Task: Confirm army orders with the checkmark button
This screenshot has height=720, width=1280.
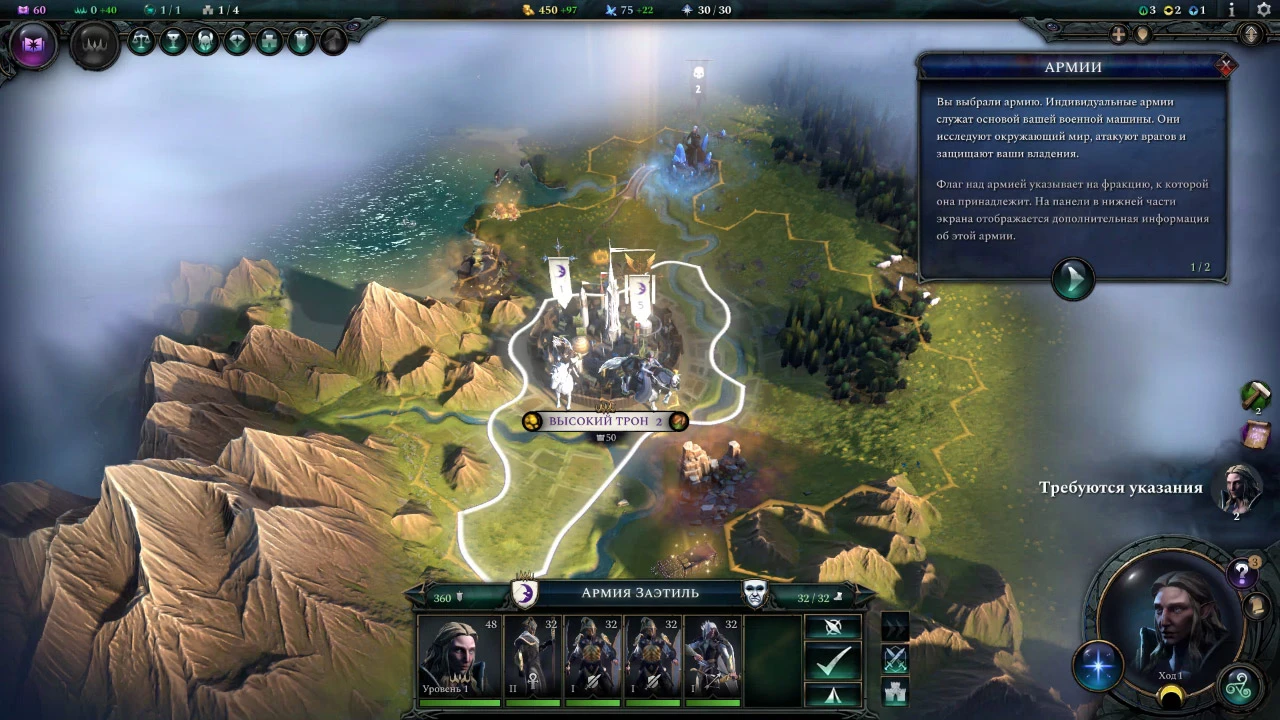Action: tap(833, 660)
